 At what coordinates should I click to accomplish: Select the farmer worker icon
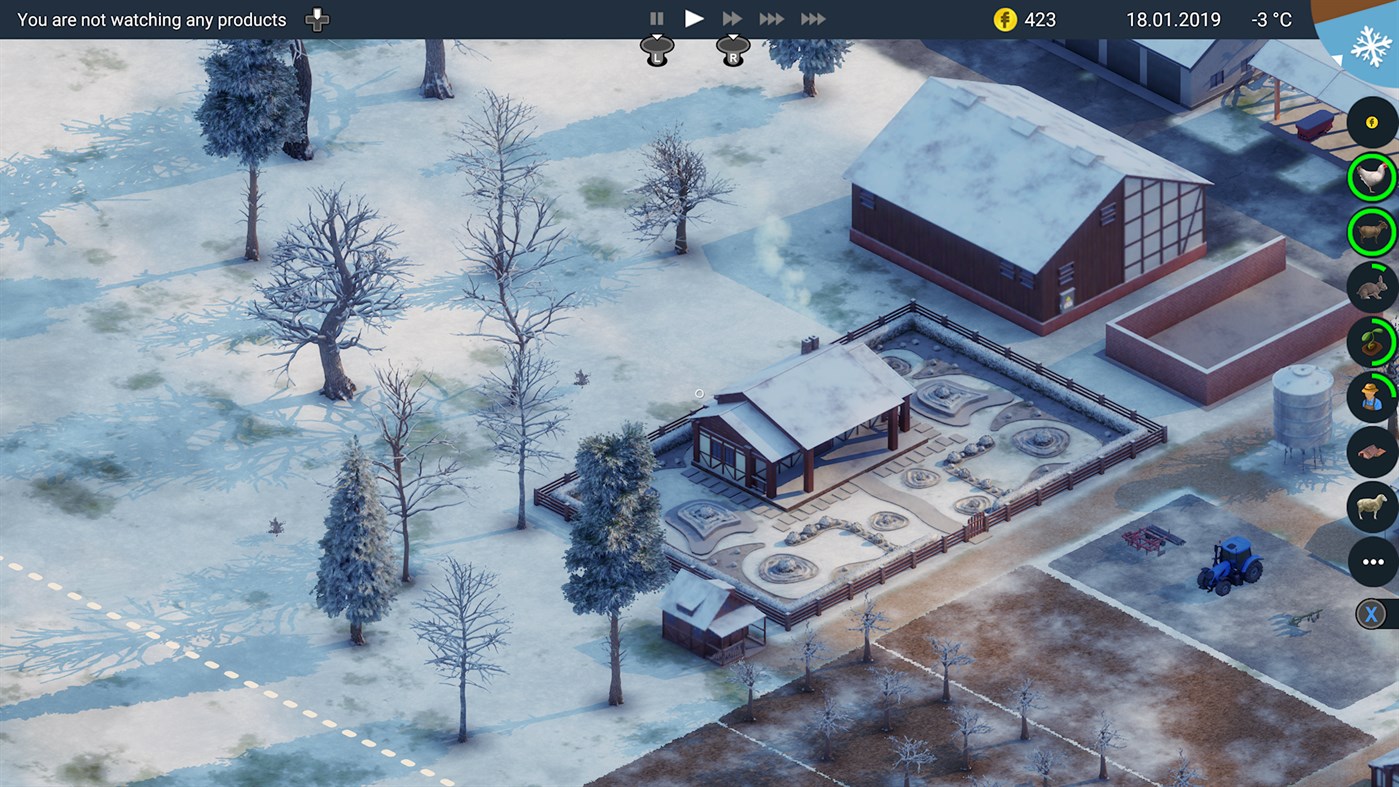[1371, 397]
